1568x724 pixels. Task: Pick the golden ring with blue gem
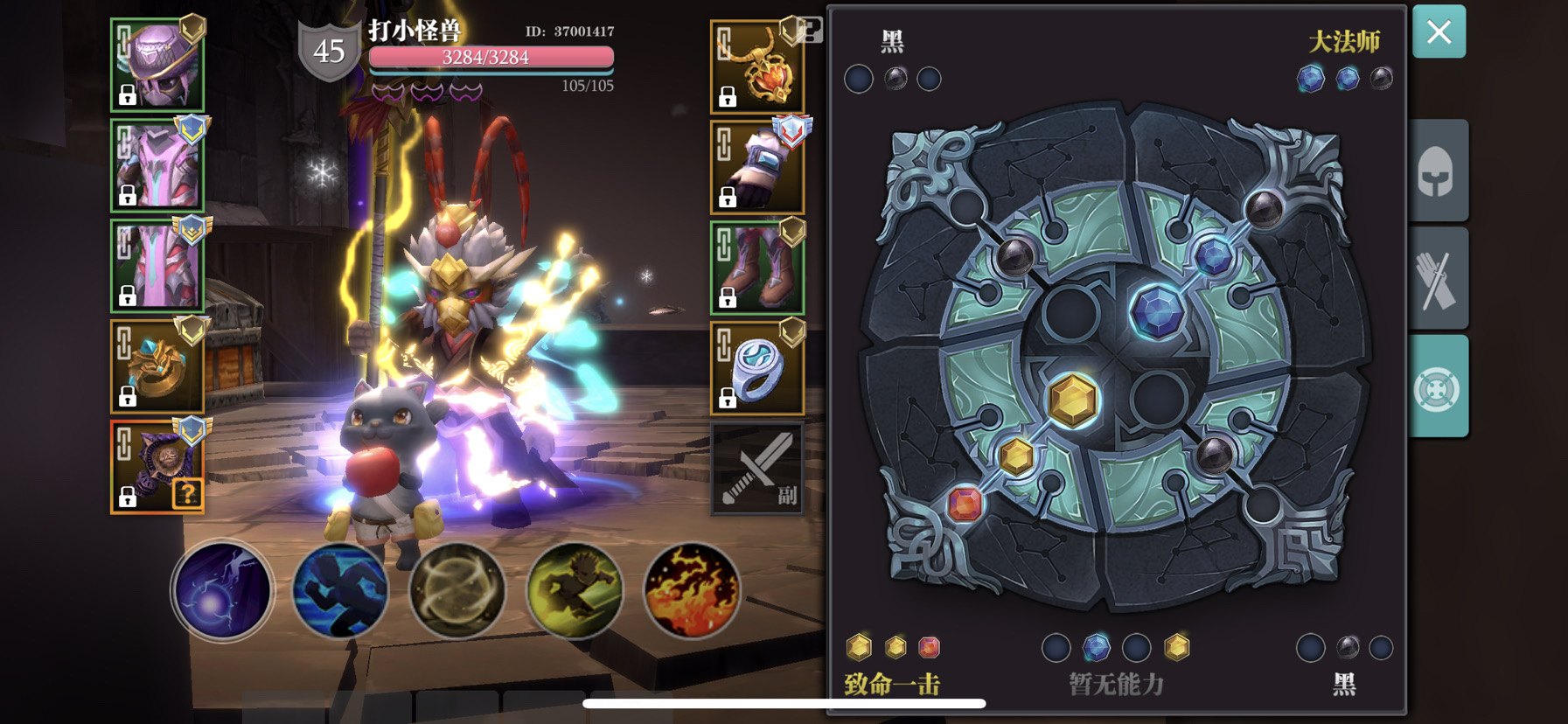[157, 366]
